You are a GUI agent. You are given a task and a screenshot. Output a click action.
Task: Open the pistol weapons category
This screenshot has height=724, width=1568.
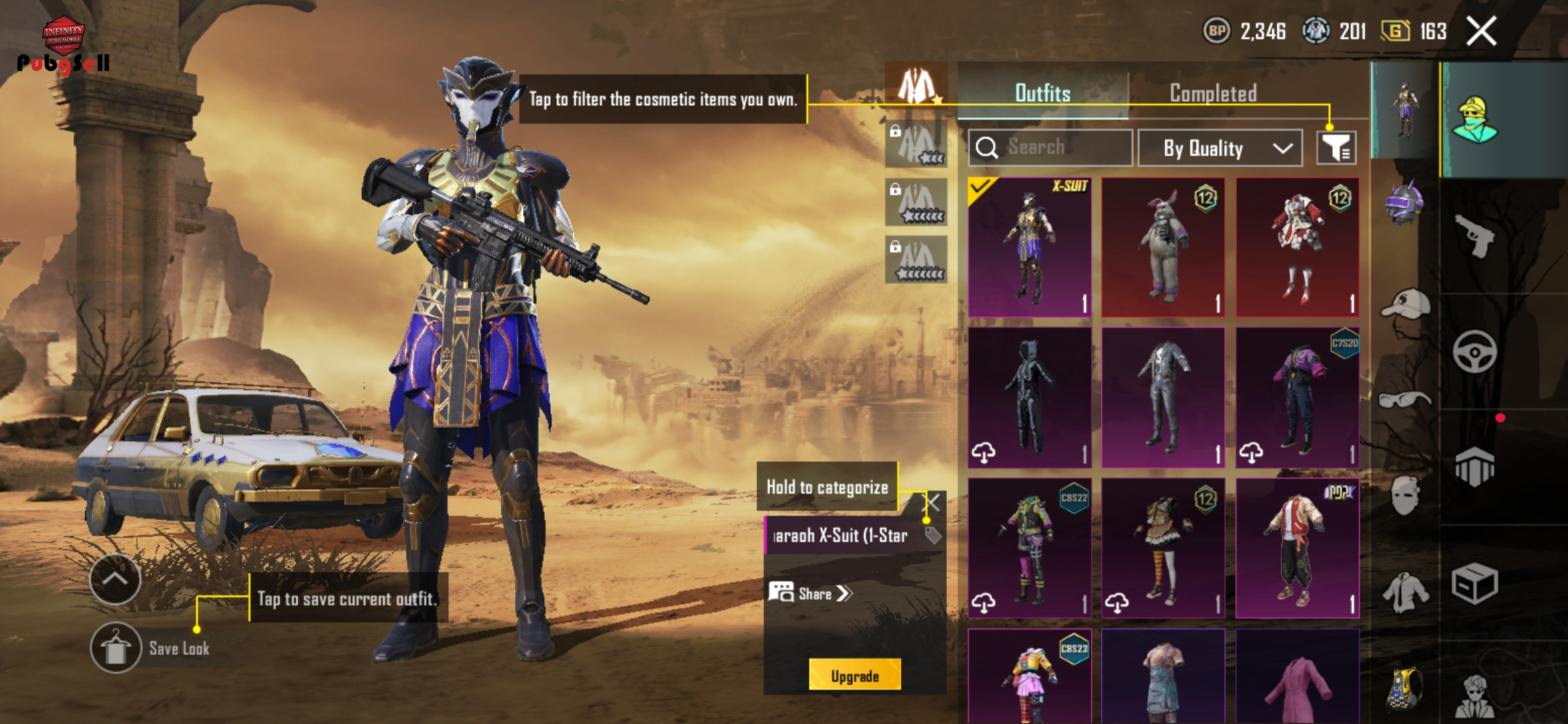1474,235
